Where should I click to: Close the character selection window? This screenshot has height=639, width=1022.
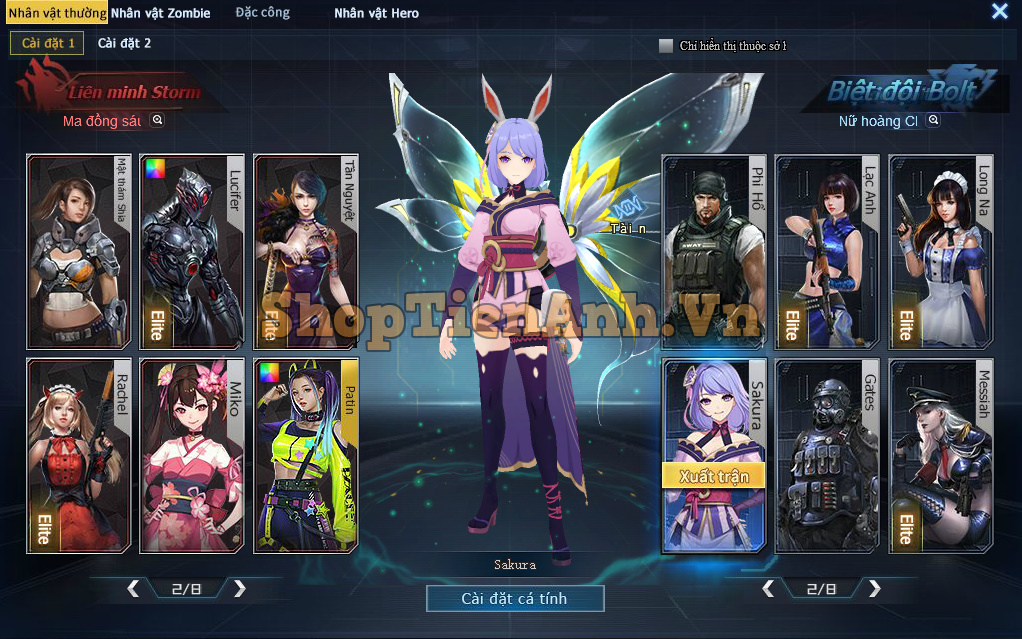999,11
